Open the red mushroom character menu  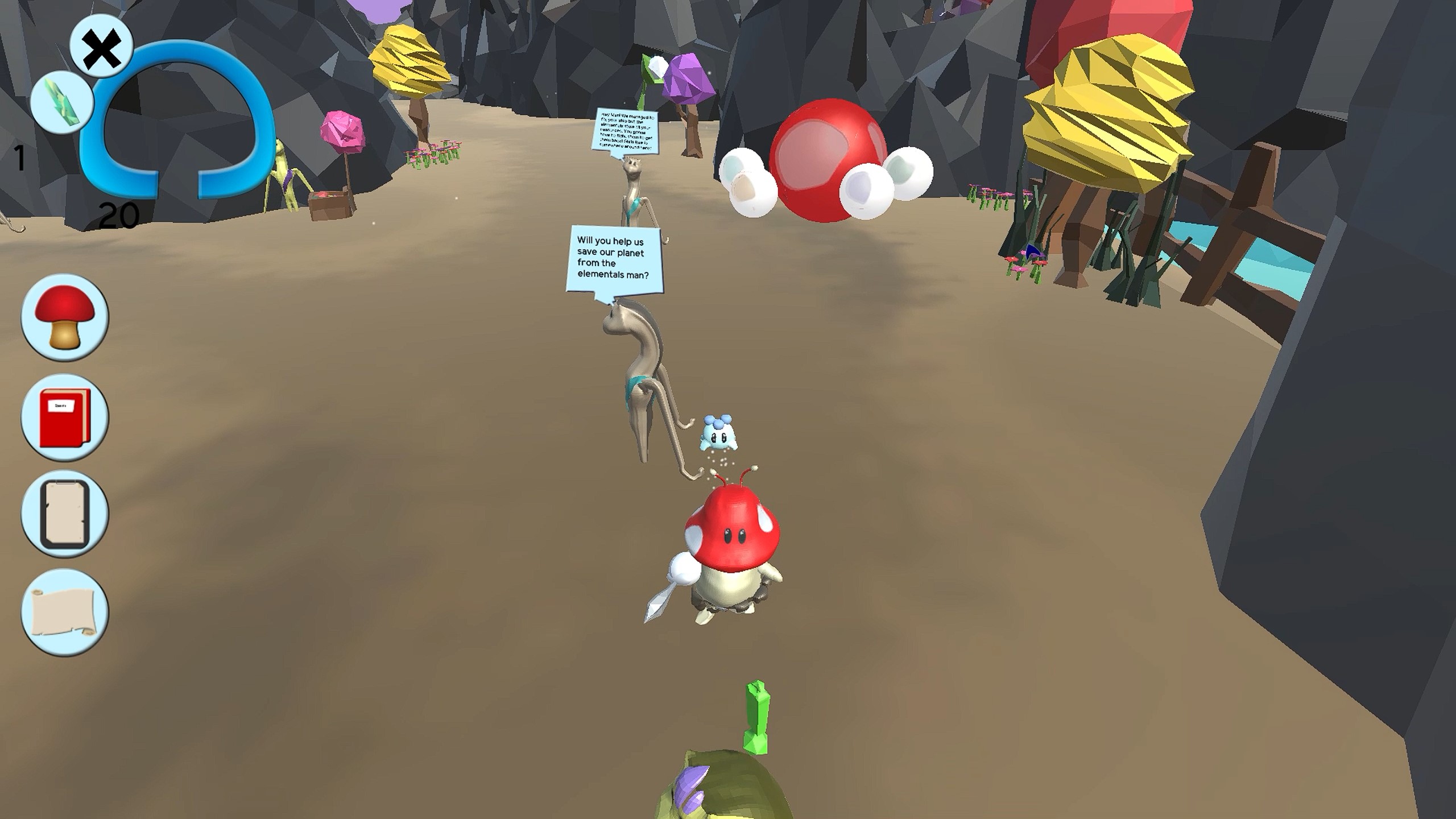[64, 317]
